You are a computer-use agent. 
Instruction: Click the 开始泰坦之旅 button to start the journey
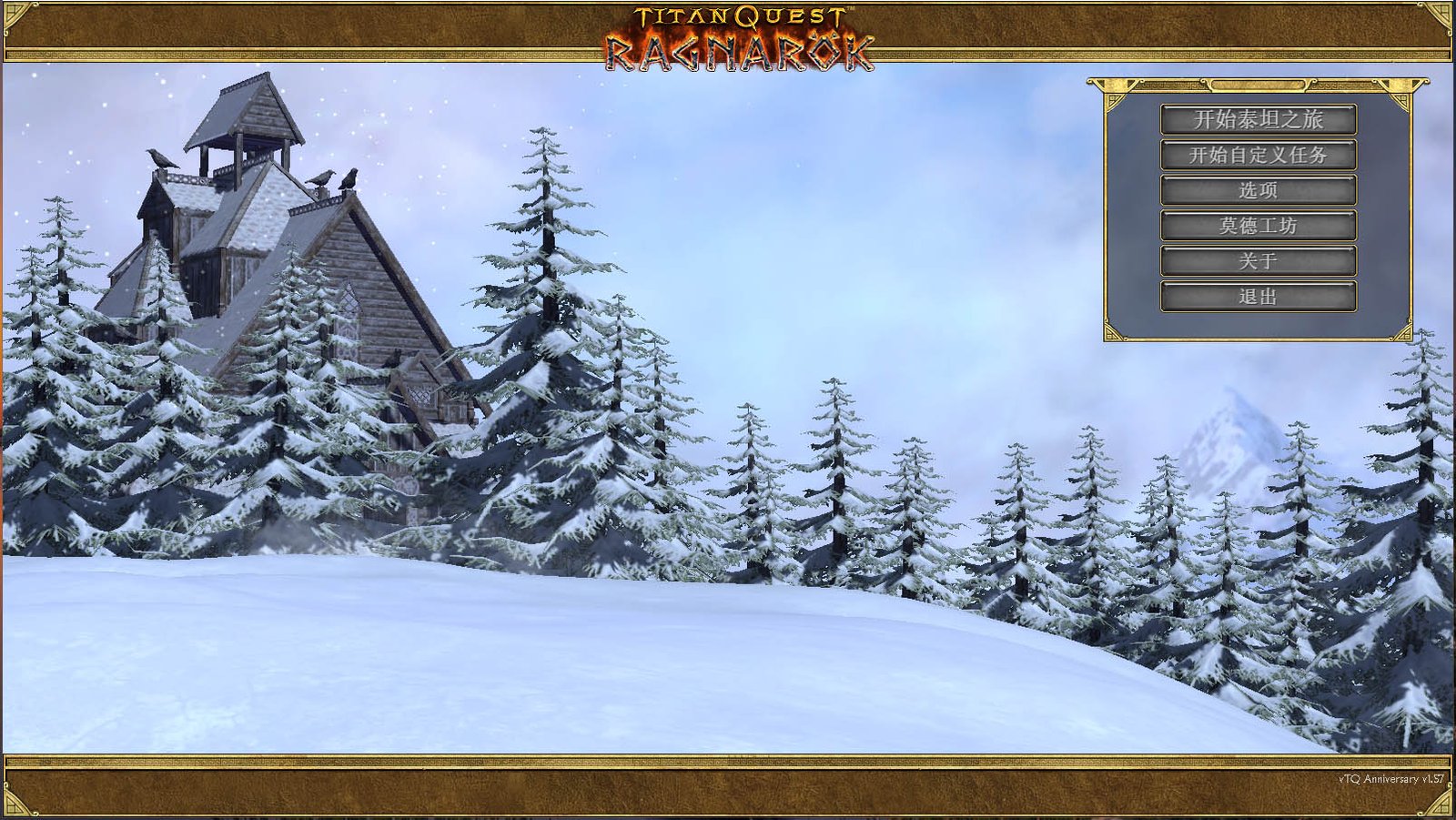pyautogui.click(x=1258, y=119)
